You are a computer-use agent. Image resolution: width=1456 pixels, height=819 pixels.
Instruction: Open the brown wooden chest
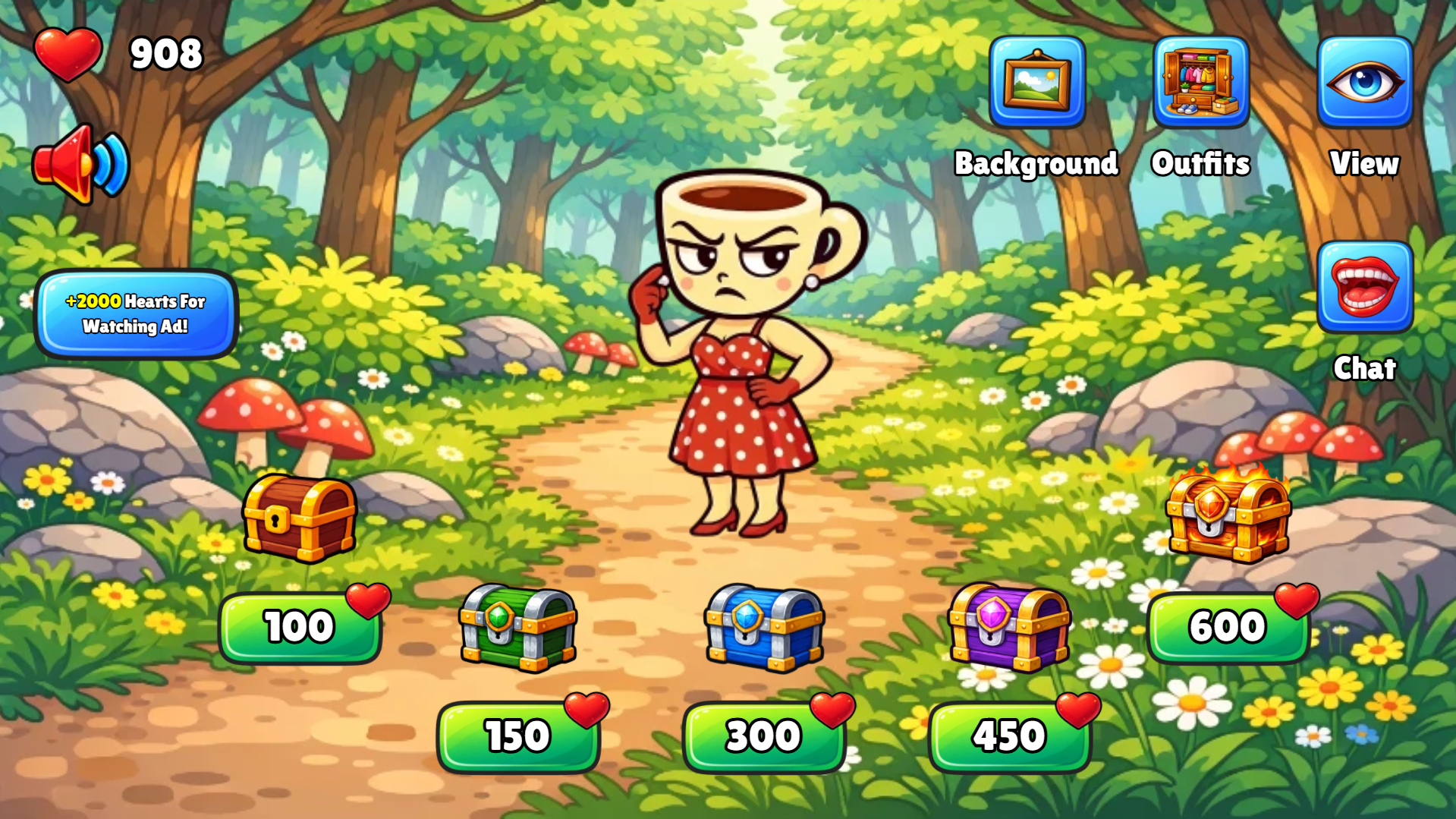tap(300, 520)
